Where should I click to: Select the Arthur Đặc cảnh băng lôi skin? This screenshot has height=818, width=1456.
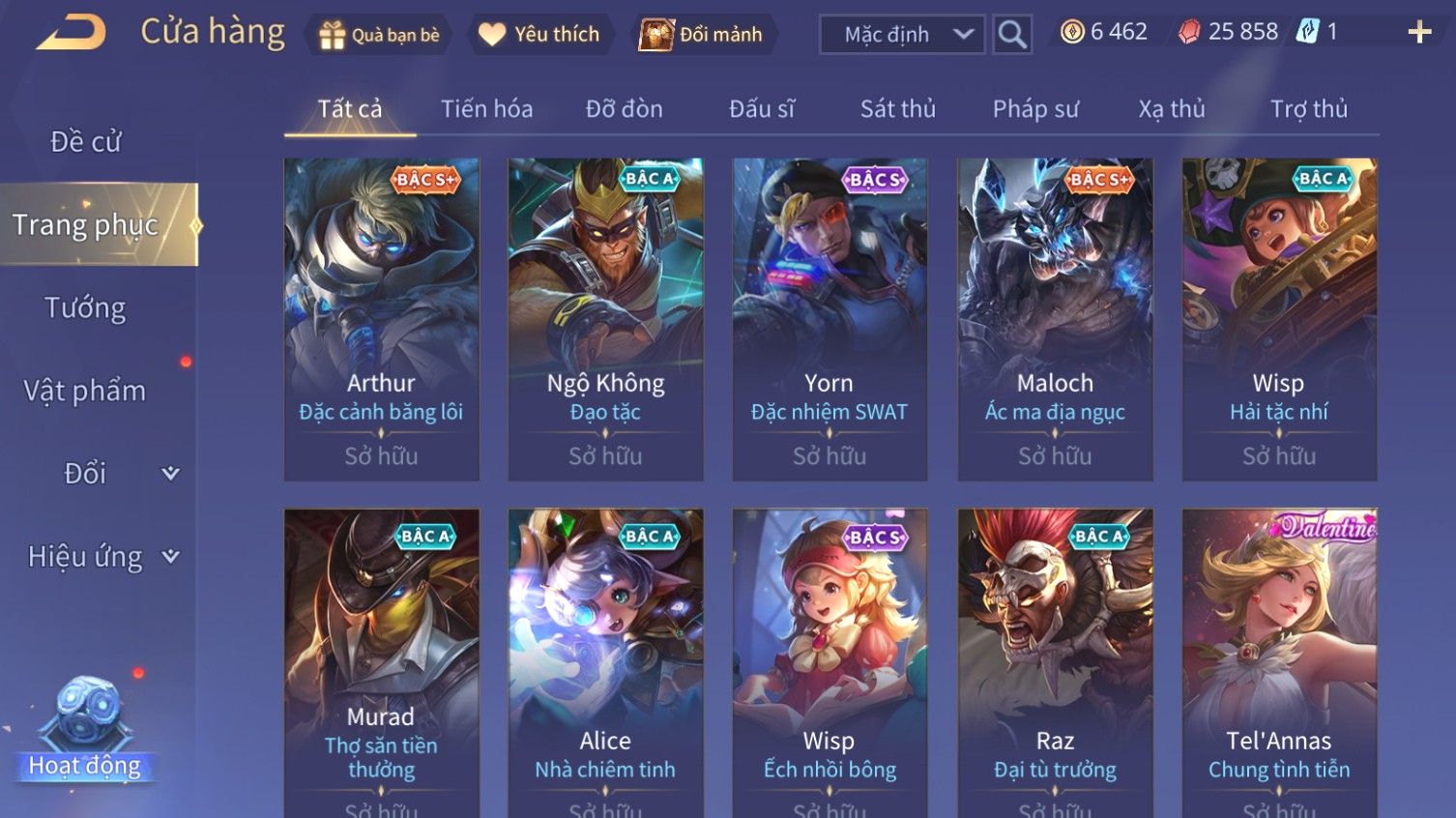tap(381, 319)
